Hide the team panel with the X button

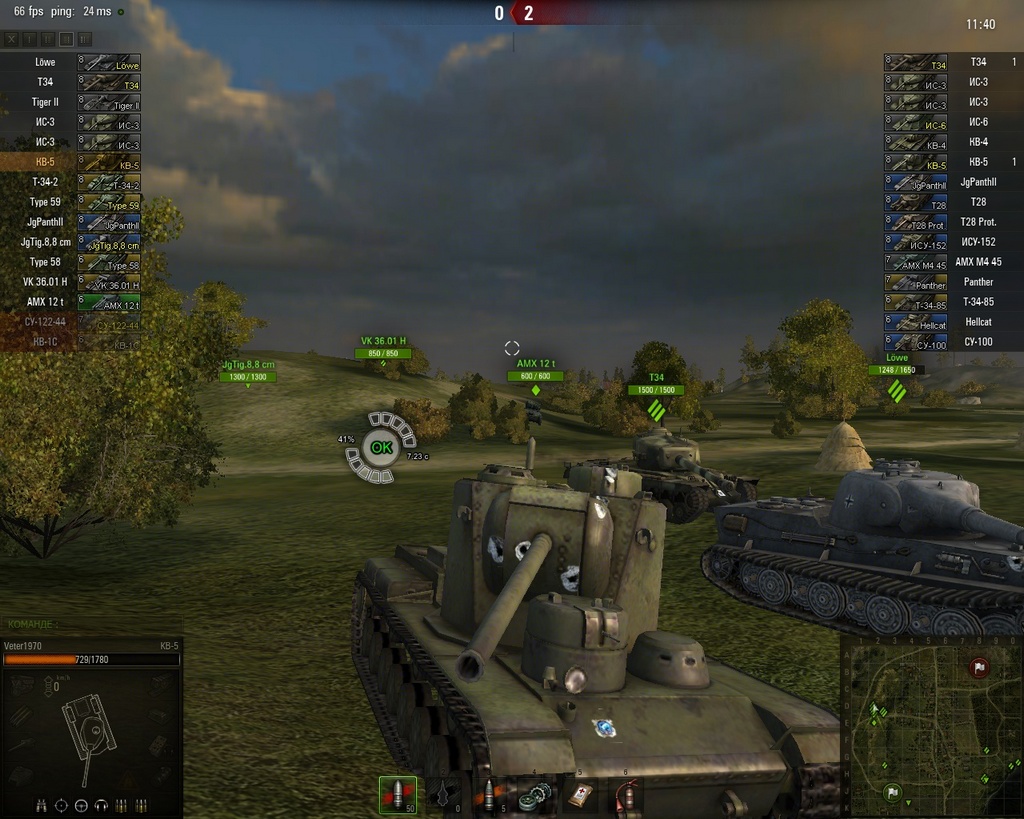coord(12,39)
